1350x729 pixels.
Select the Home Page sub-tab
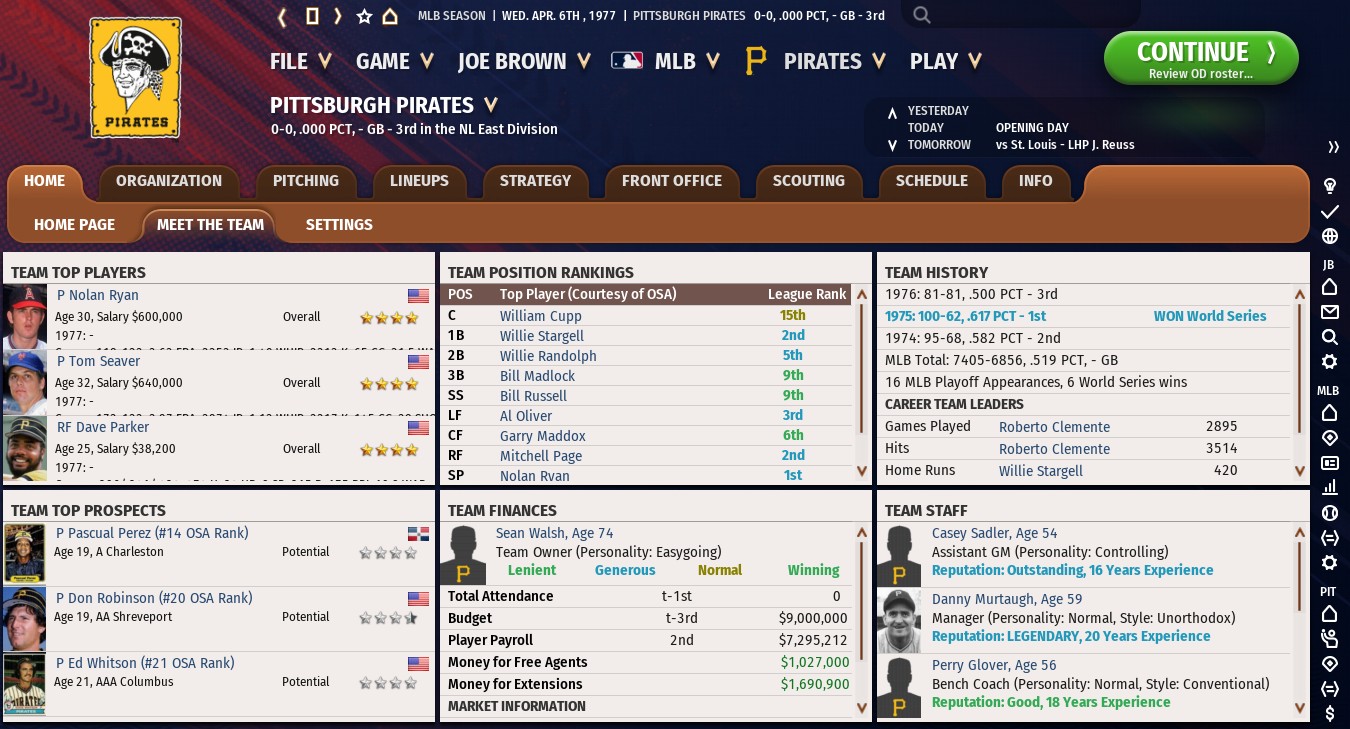click(74, 225)
